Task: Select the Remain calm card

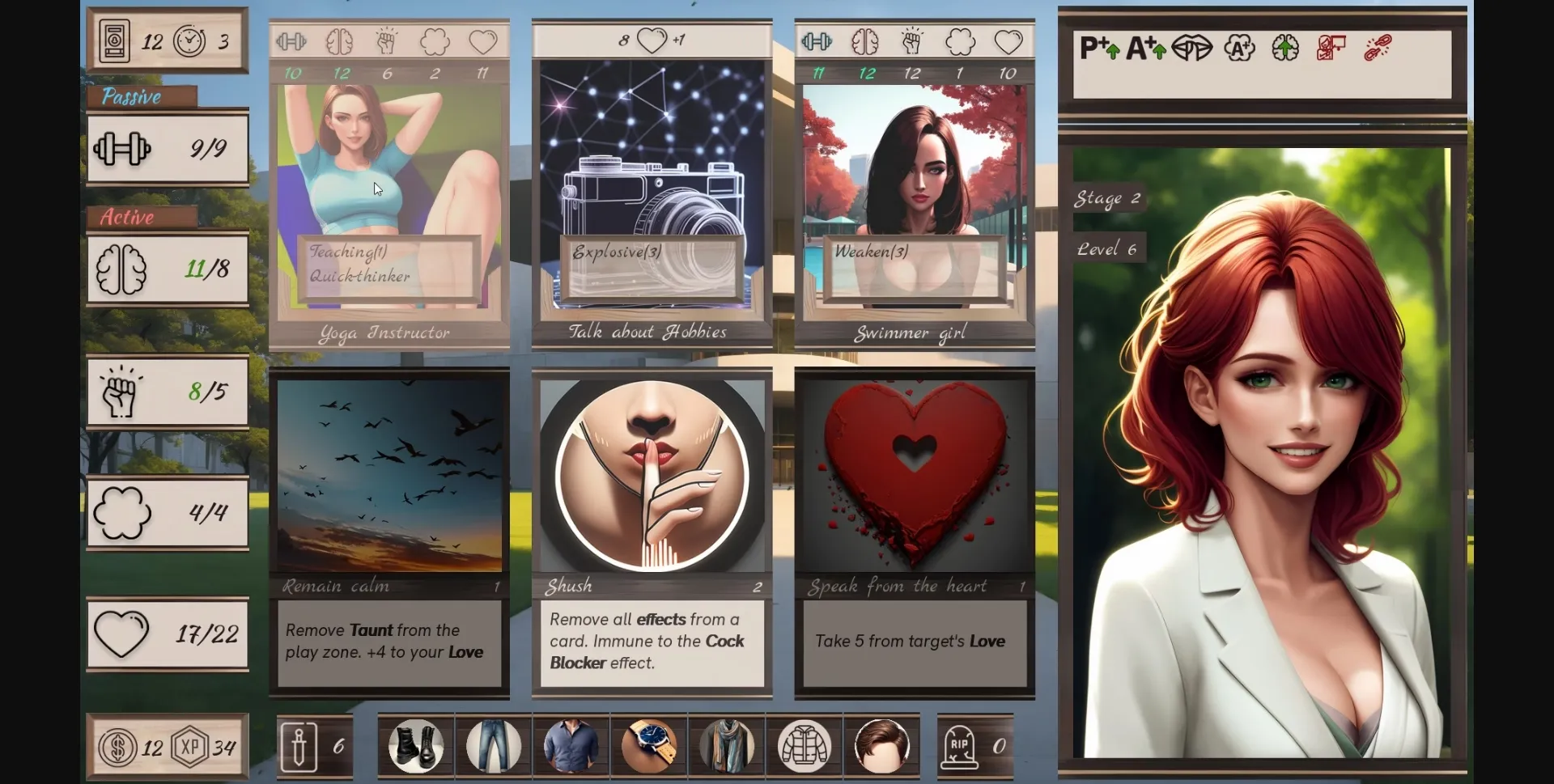Action: tap(389, 530)
